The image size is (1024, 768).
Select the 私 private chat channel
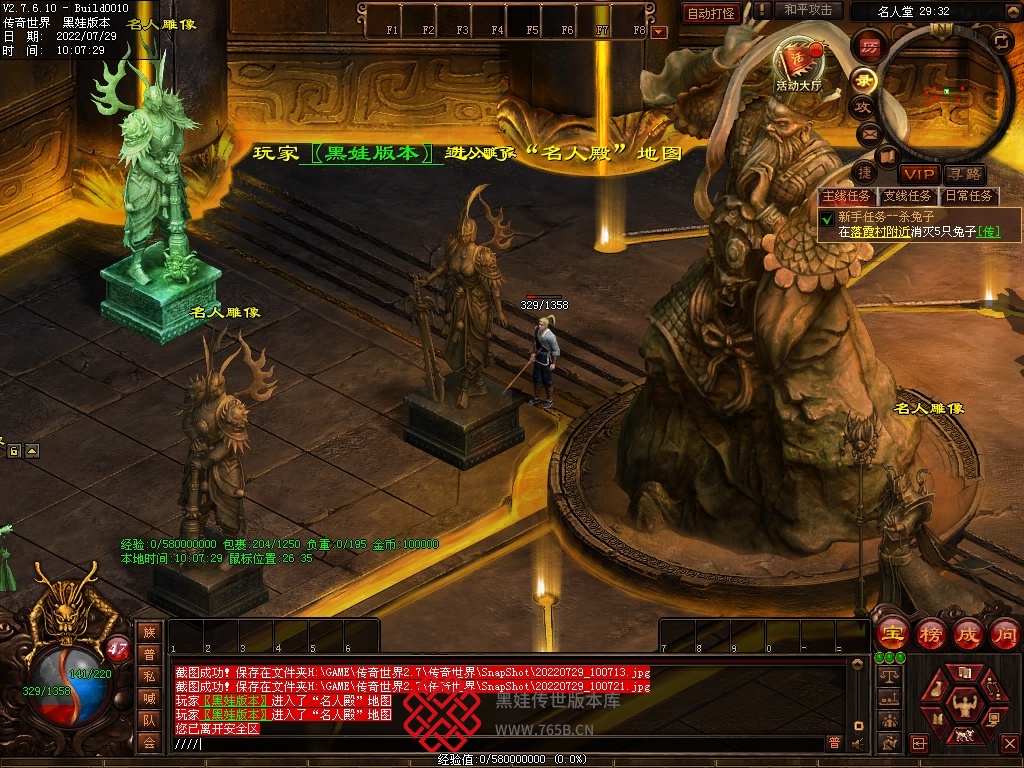pos(149,676)
